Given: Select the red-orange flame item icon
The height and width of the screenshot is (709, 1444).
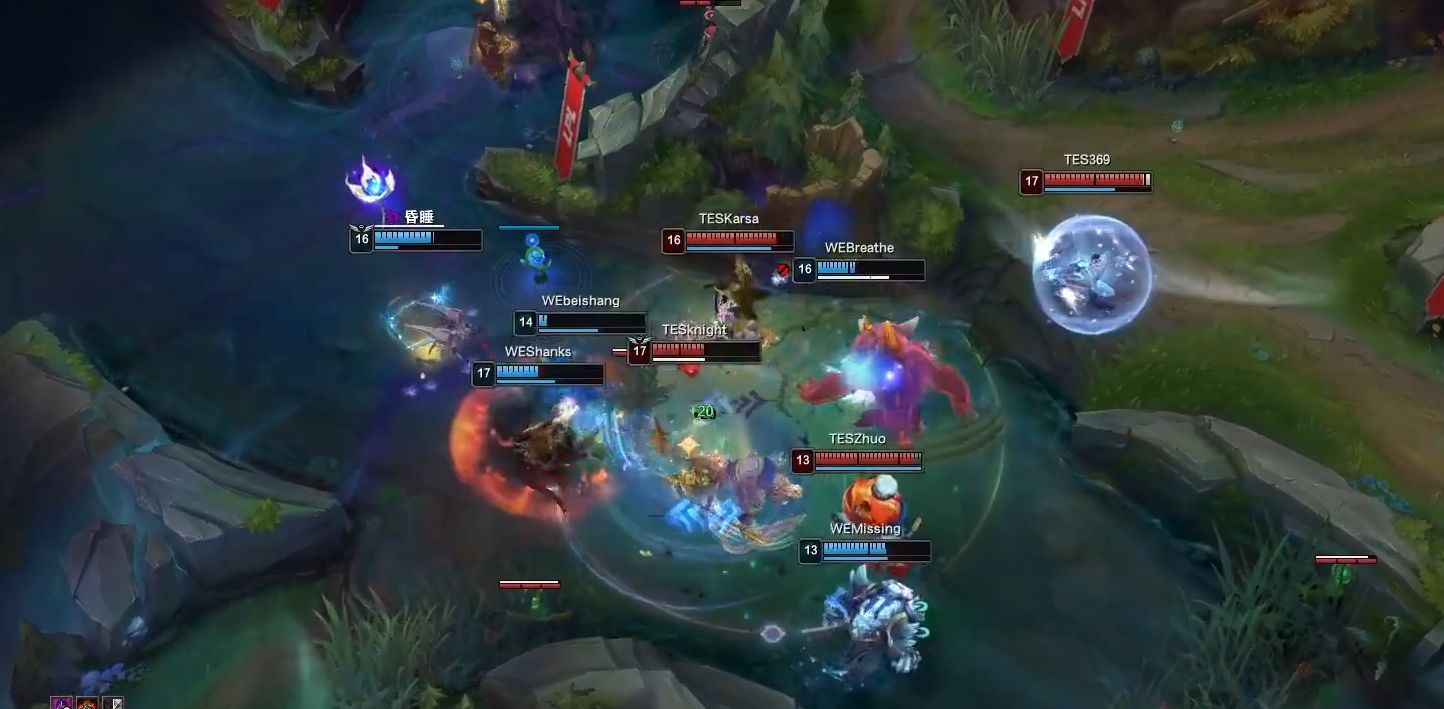Looking at the screenshot, I should pos(88,703).
